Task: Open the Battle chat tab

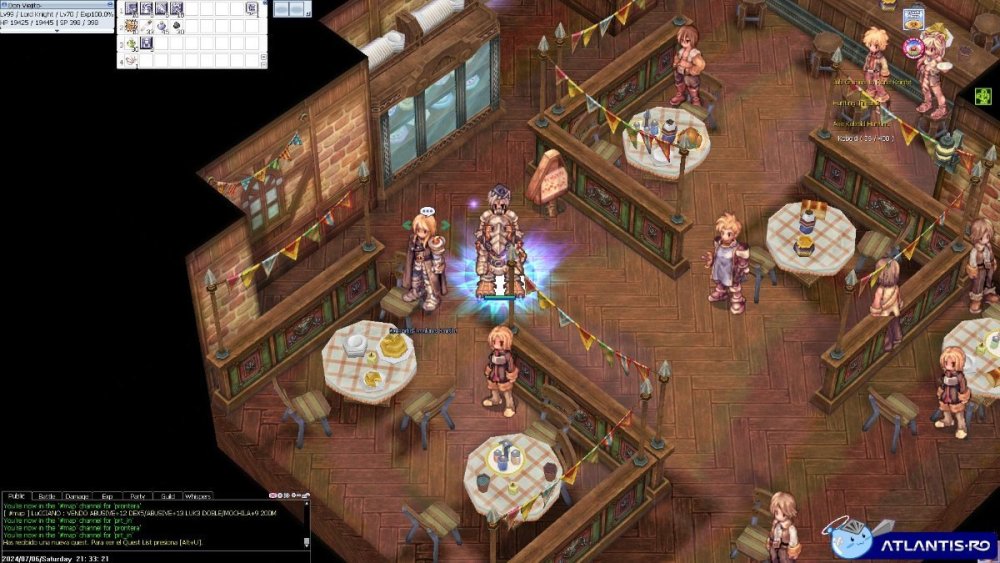Action: 47,496
